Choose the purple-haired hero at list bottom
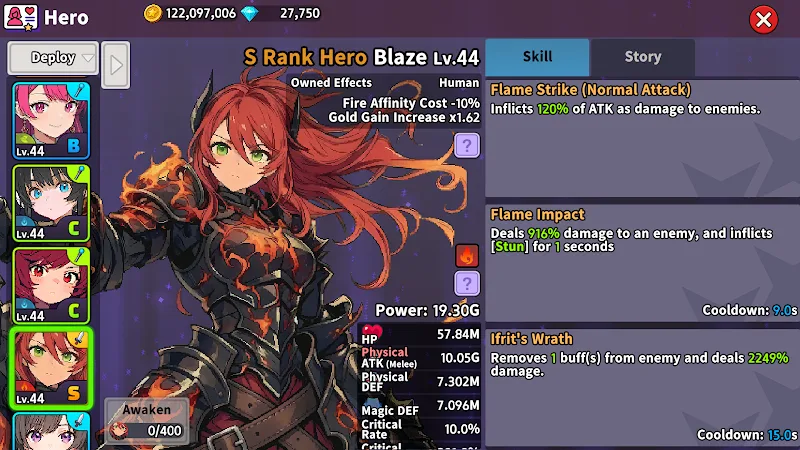The image size is (800, 450). click(x=51, y=432)
